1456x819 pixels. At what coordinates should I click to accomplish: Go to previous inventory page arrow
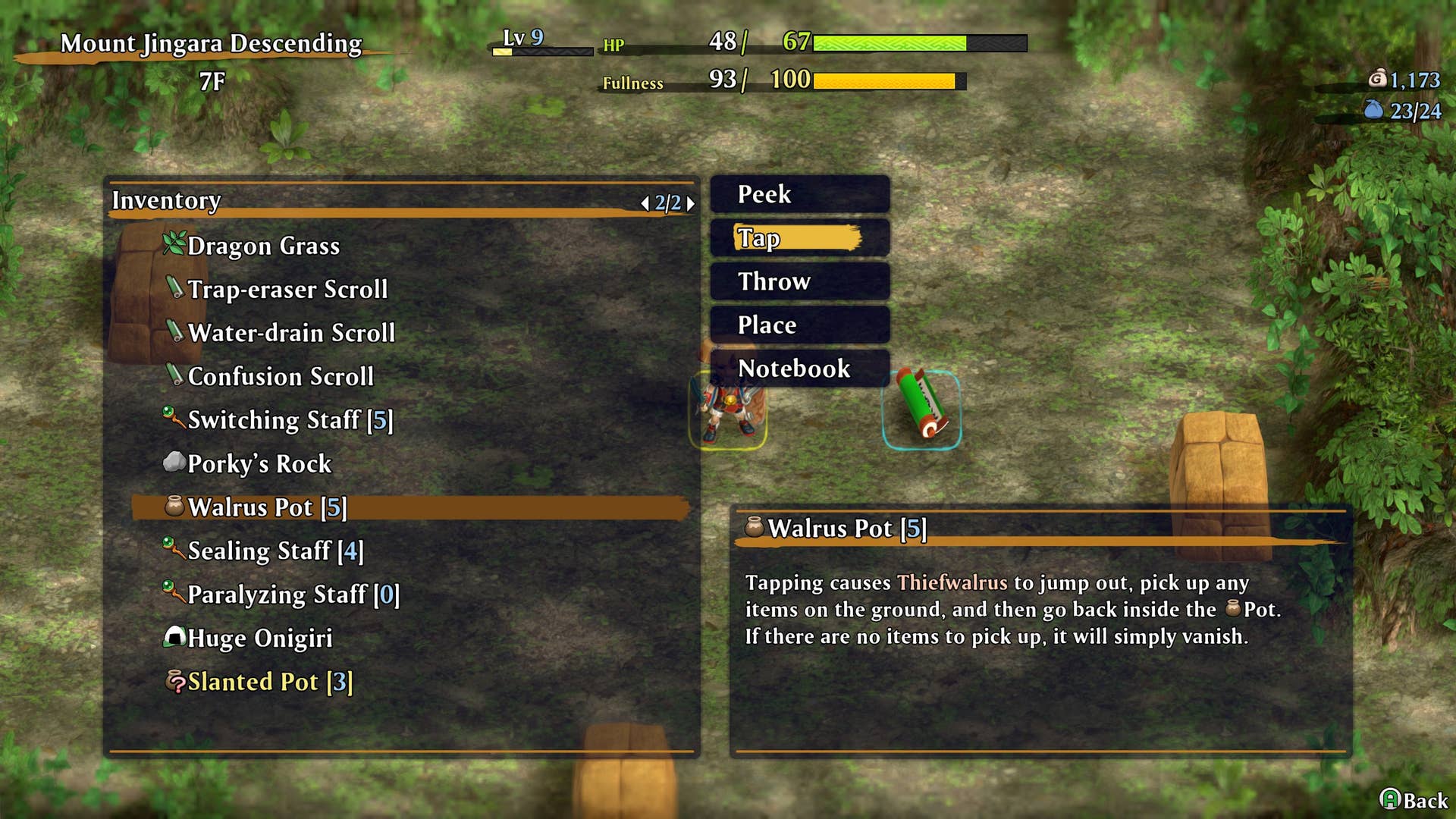(x=645, y=203)
